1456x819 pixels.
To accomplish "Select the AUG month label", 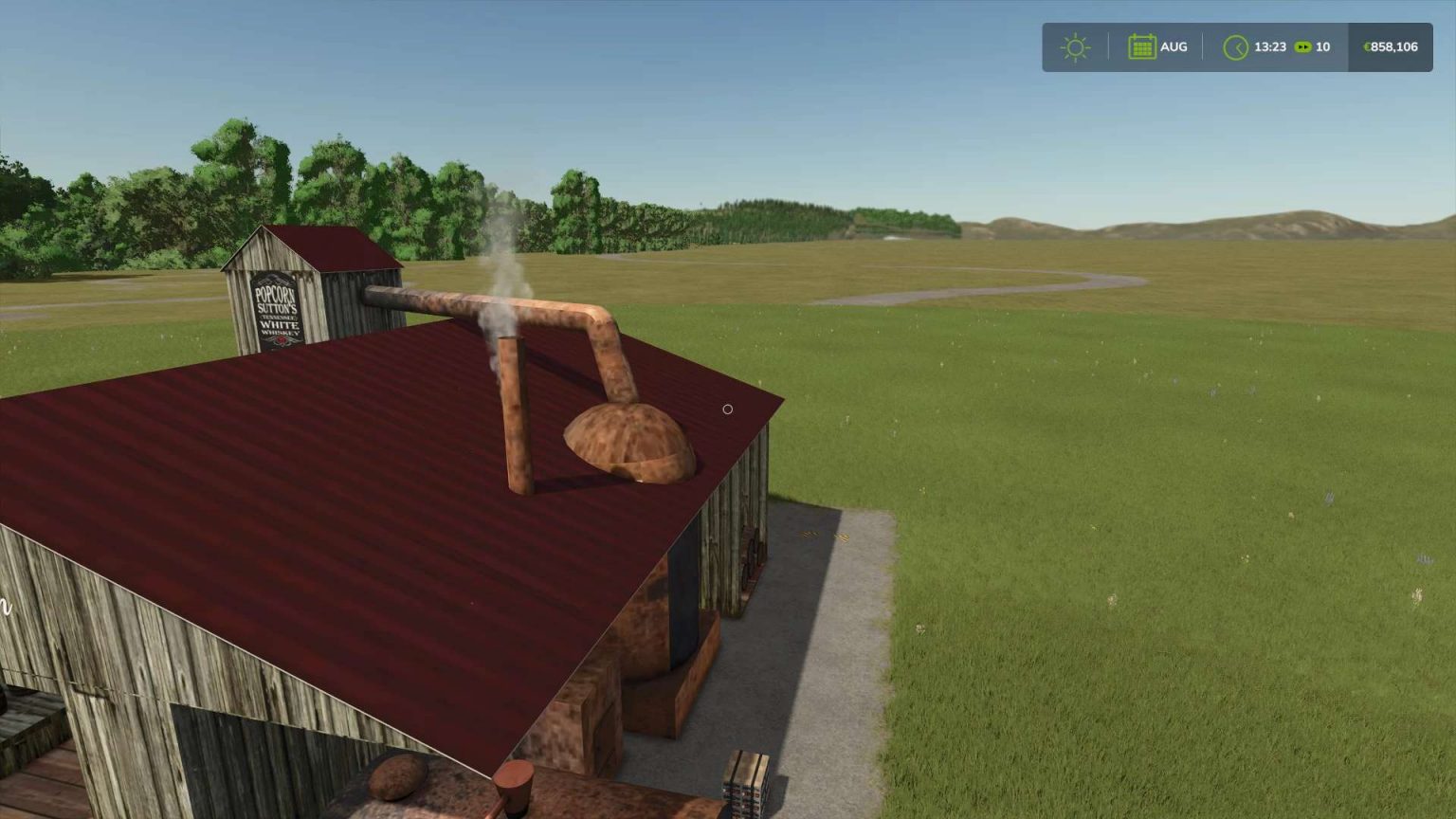I will click(x=1174, y=45).
